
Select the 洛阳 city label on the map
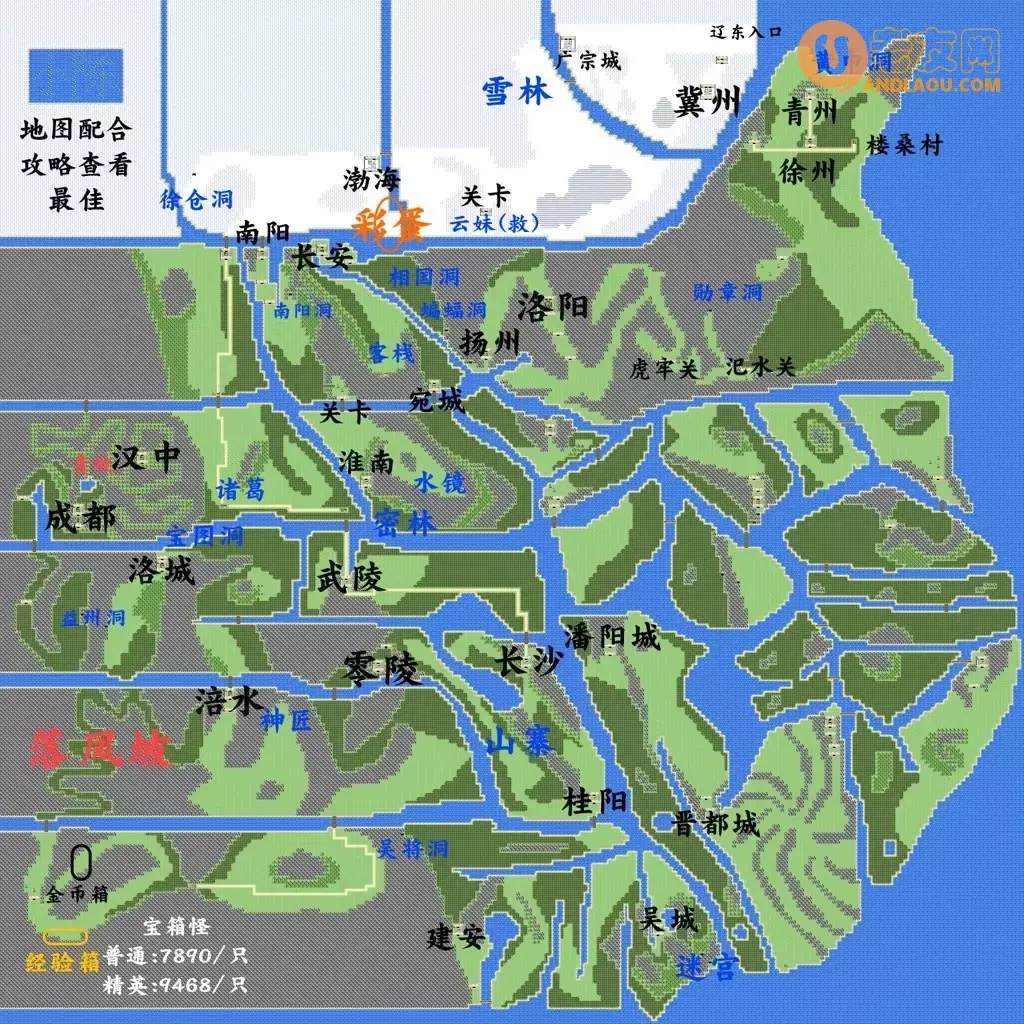553,306
